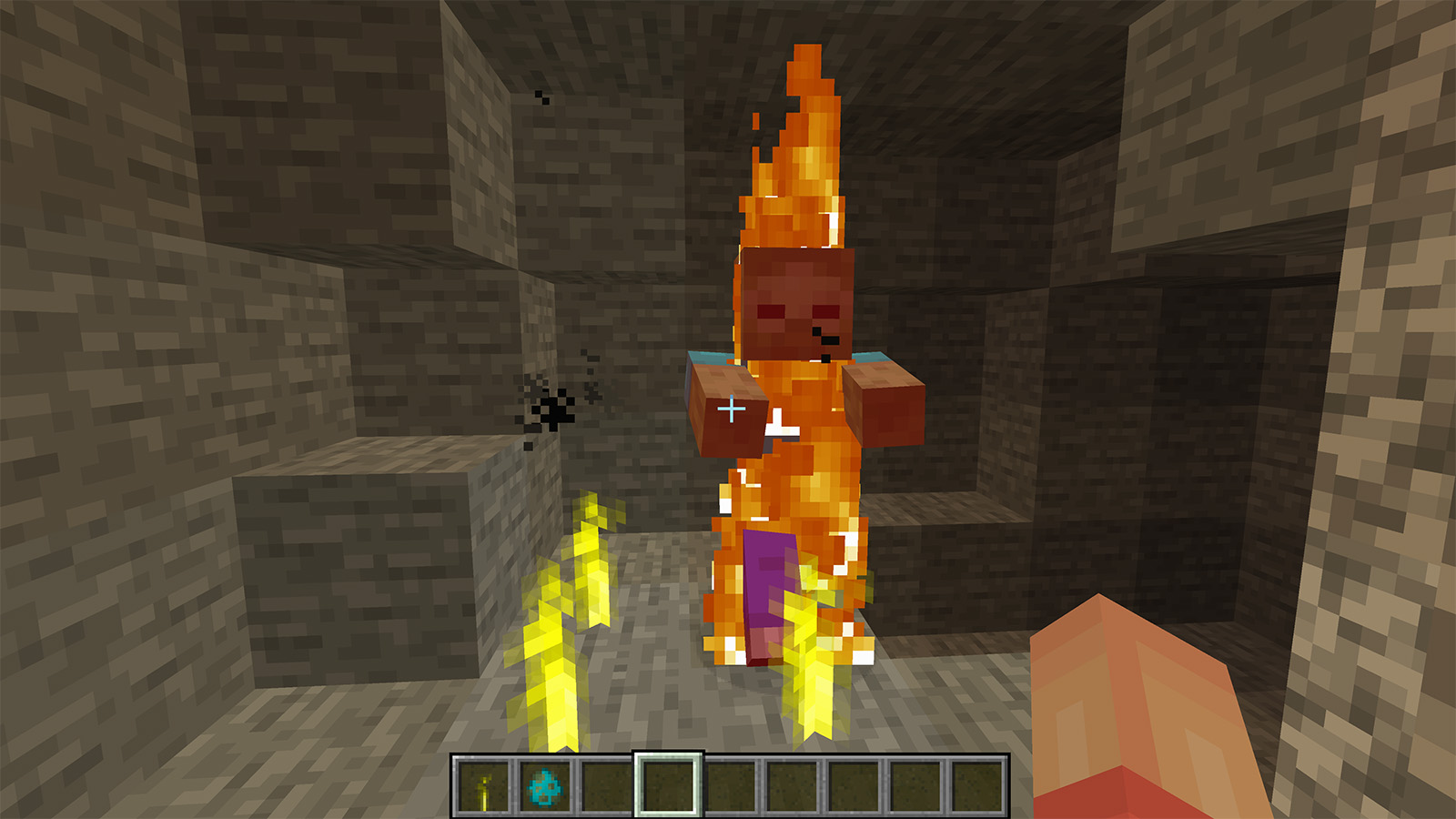Select the cyan spawn egg item
This screenshot has width=1456, height=819.
click(544, 786)
